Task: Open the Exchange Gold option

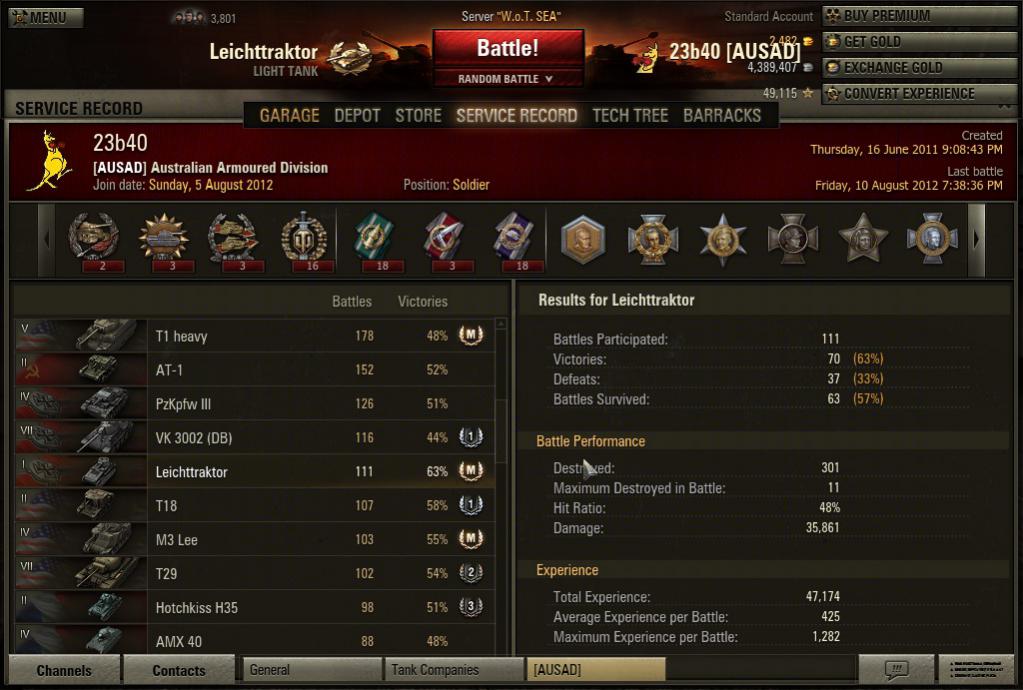Action: coord(918,68)
